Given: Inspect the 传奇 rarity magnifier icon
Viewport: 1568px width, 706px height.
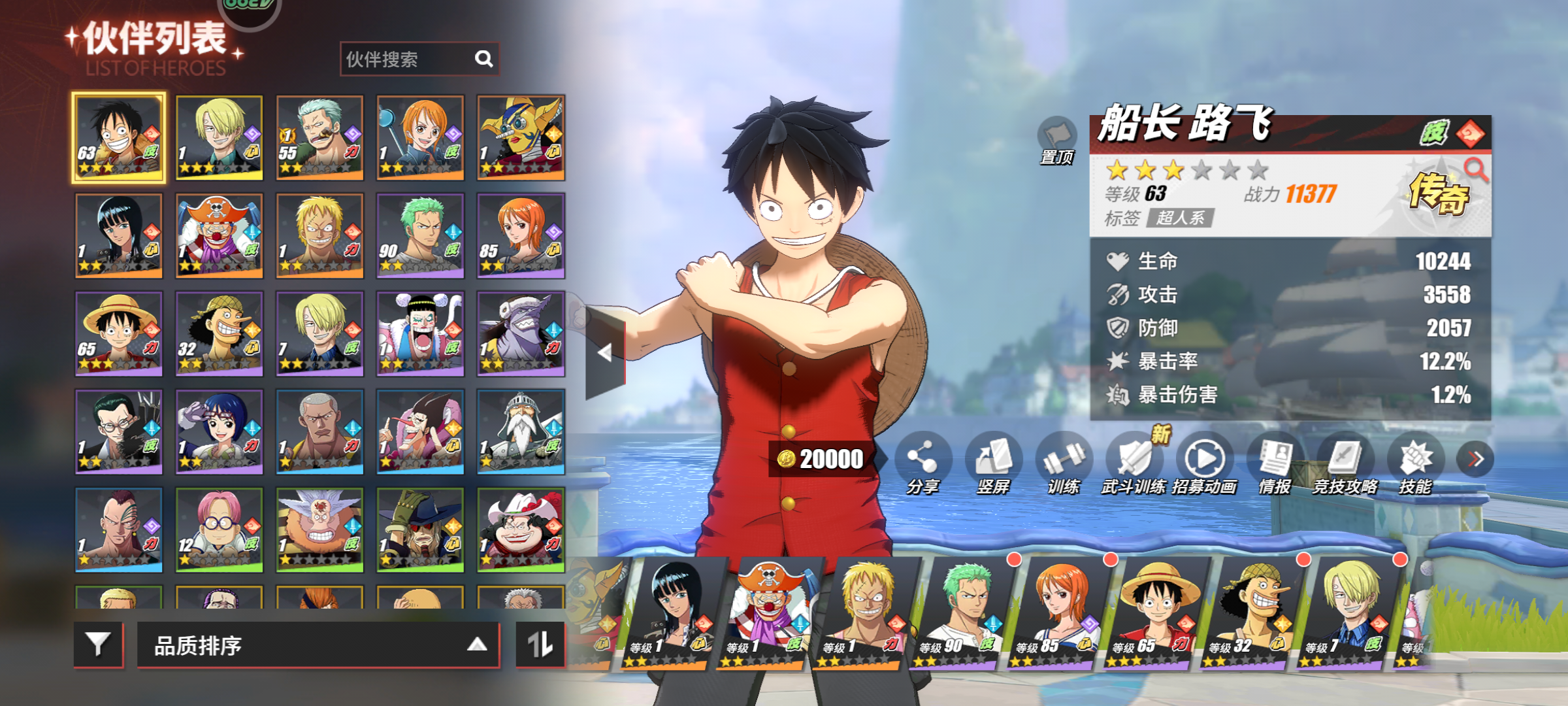Looking at the screenshot, I should 1475,170.
